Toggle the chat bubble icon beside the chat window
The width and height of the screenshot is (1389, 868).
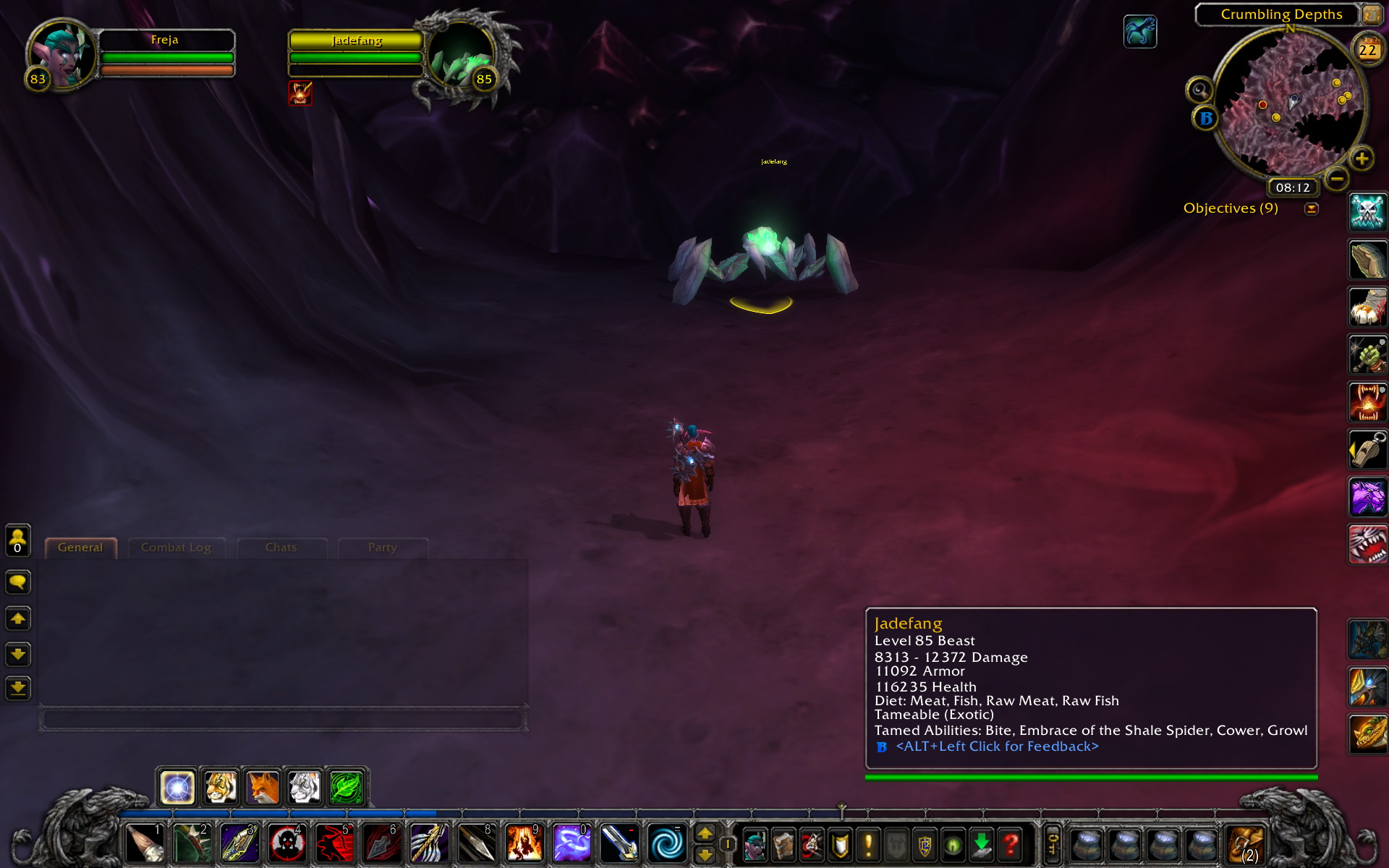coord(18,582)
